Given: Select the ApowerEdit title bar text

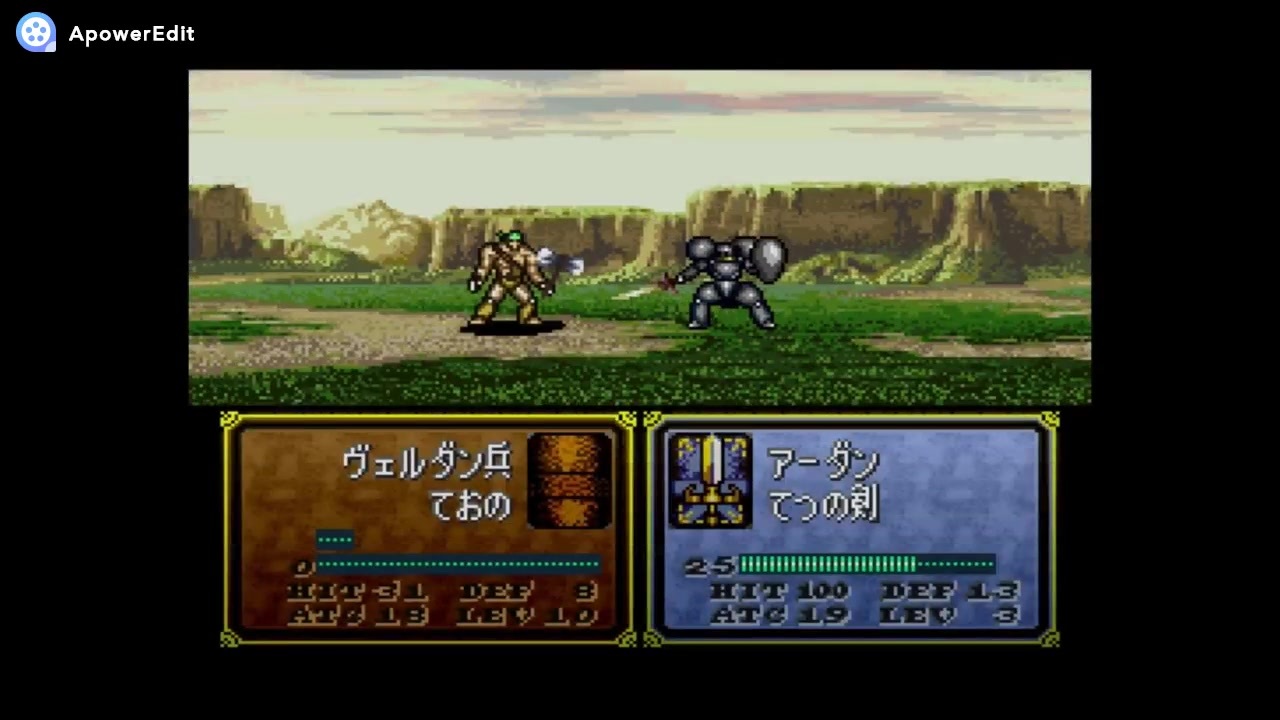Looking at the screenshot, I should tap(132, 32).
